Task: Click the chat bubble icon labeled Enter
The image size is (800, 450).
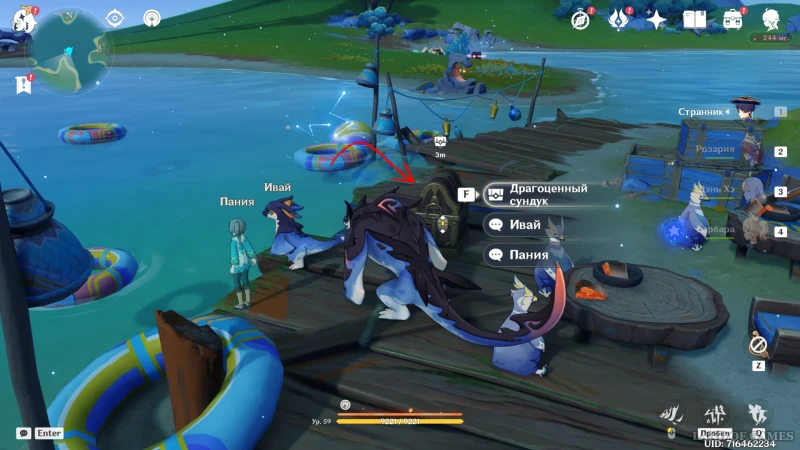Action: pyautogui.click(x=23, y=433)
